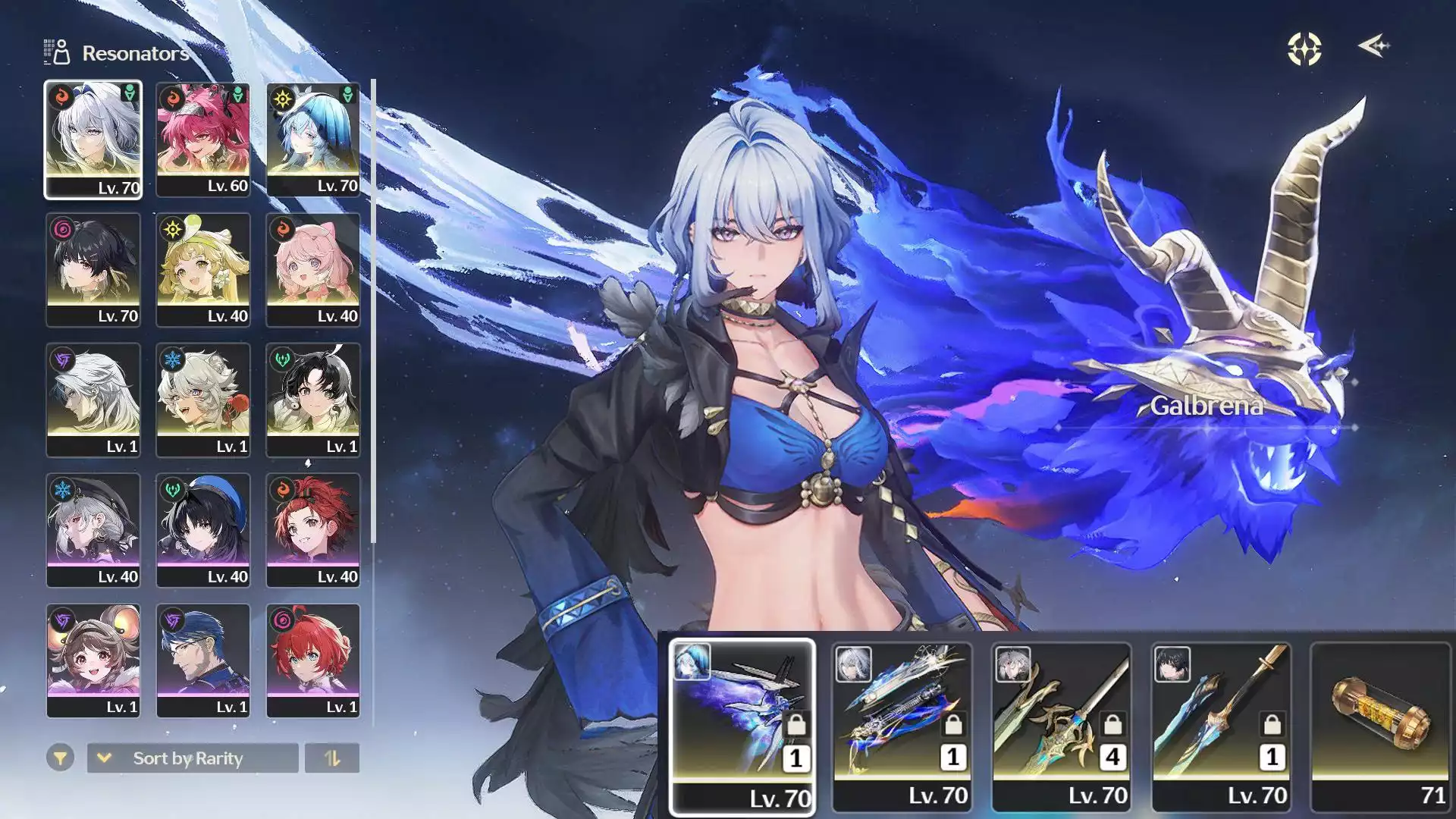Choose the pink cat-eared Lv. 40 resonator
Image resolution: width=1456 pixels, height=819 pixels.
pyautogui.click(x=313, y=270)
